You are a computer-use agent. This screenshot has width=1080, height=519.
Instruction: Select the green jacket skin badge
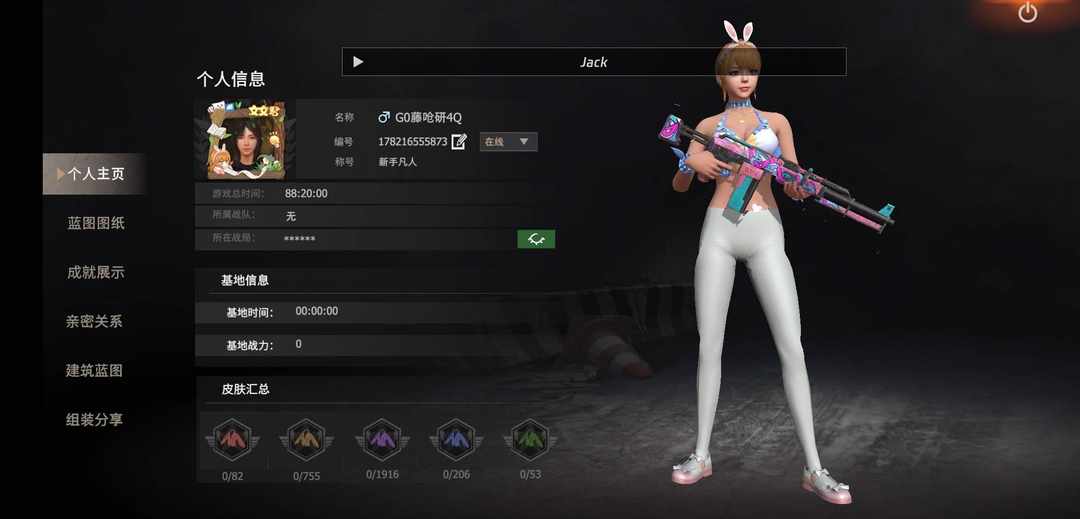tap(530, 440)
